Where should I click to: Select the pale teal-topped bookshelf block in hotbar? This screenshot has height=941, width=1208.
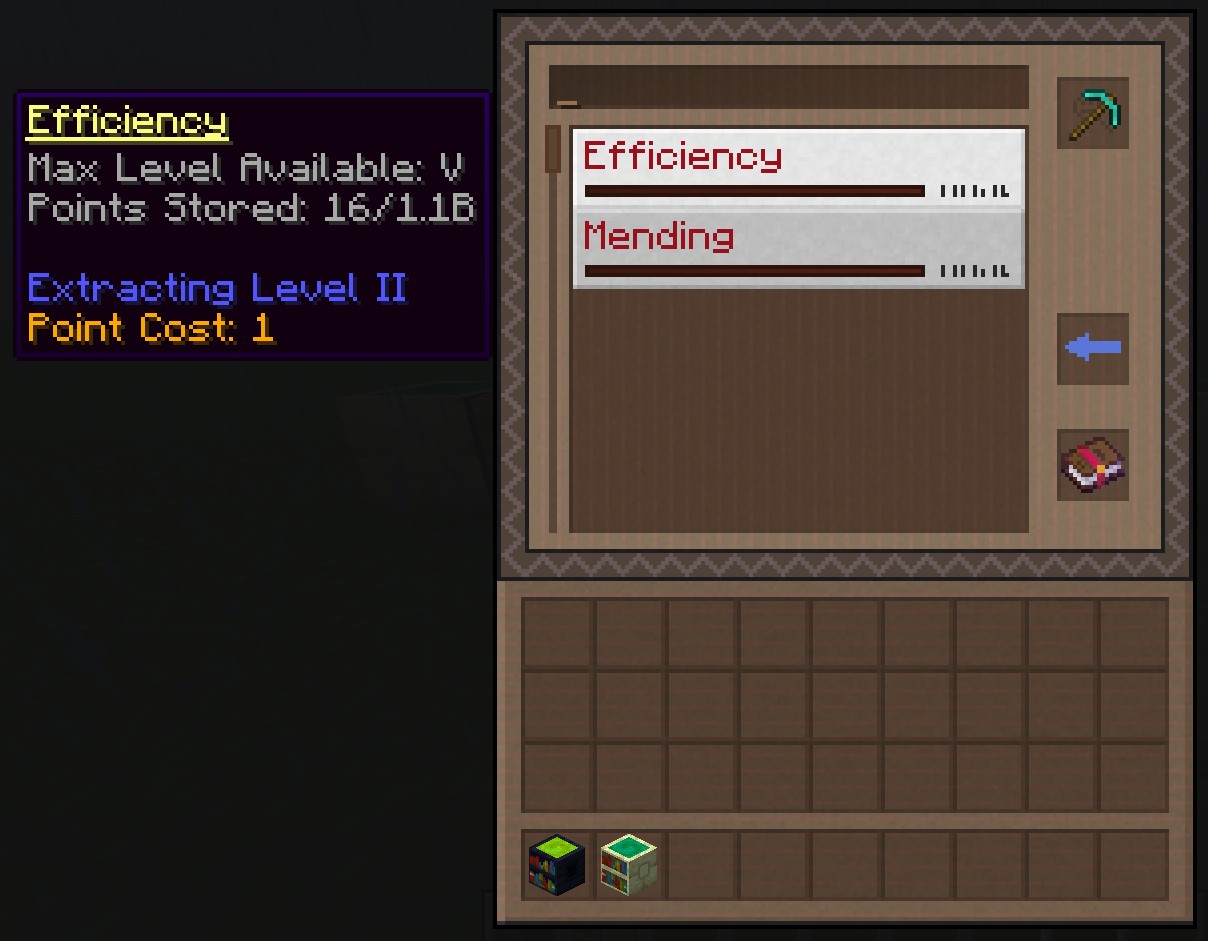pos(629,865)
